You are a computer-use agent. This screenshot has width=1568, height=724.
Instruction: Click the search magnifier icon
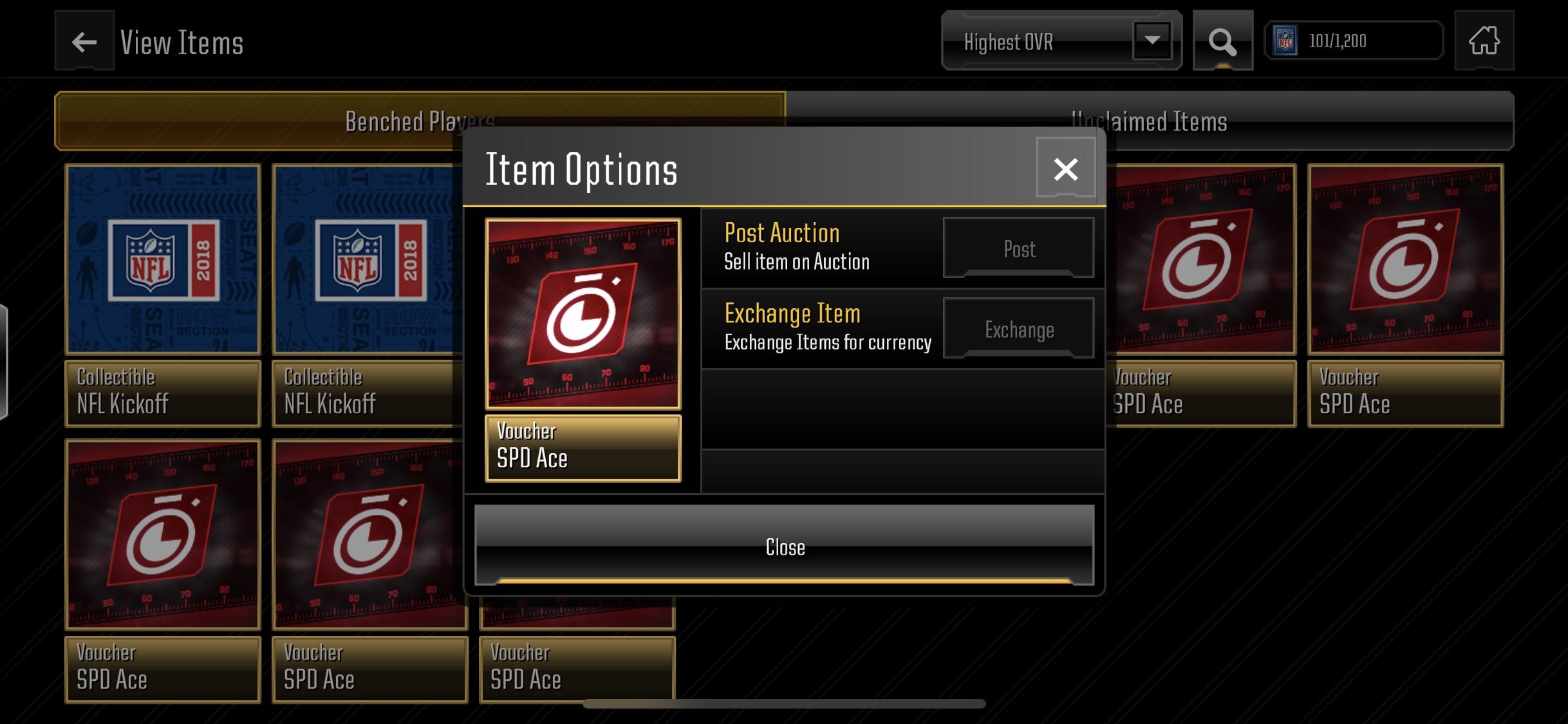pos(1222,41)
